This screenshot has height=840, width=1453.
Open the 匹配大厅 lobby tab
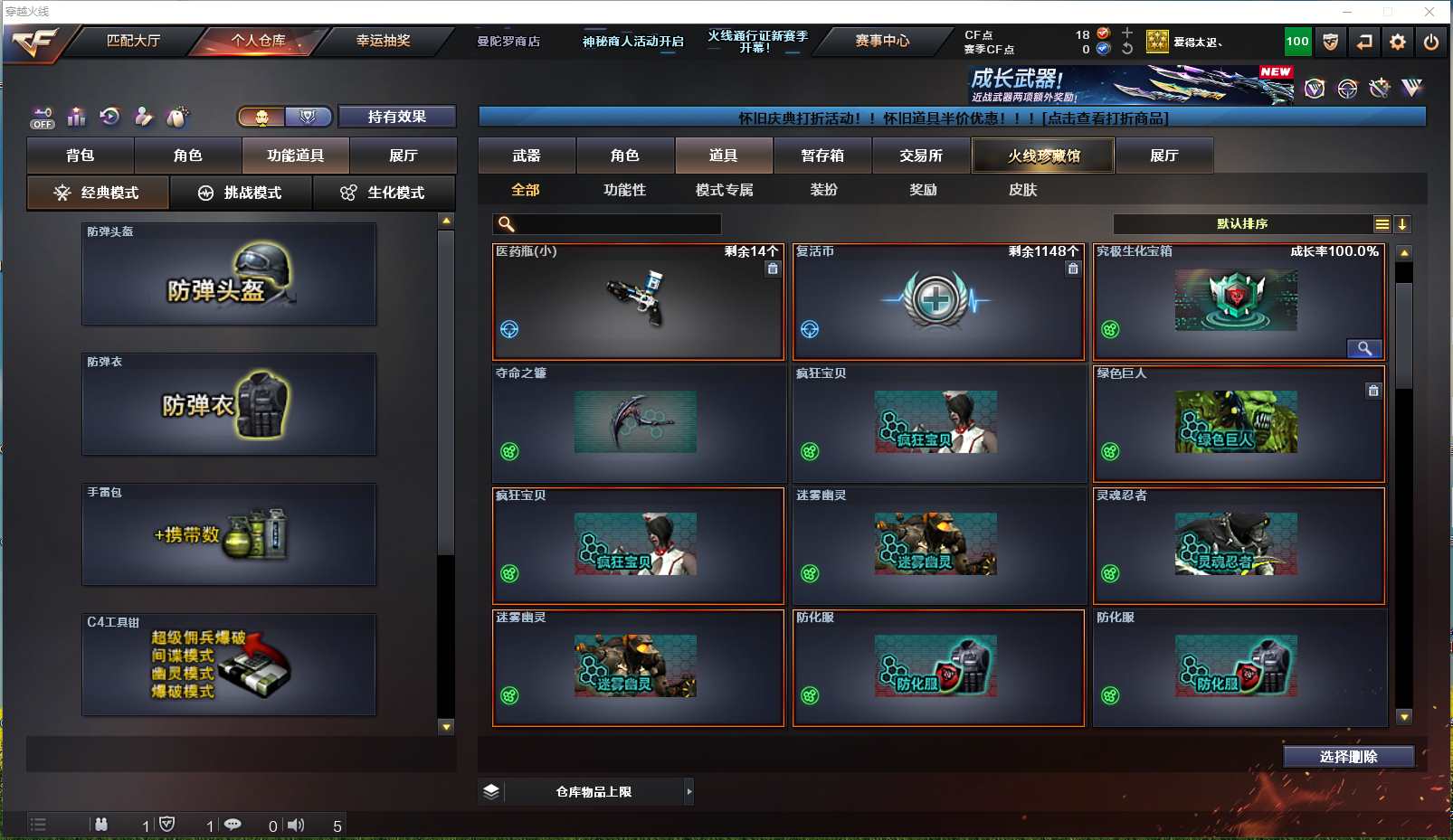133,41
